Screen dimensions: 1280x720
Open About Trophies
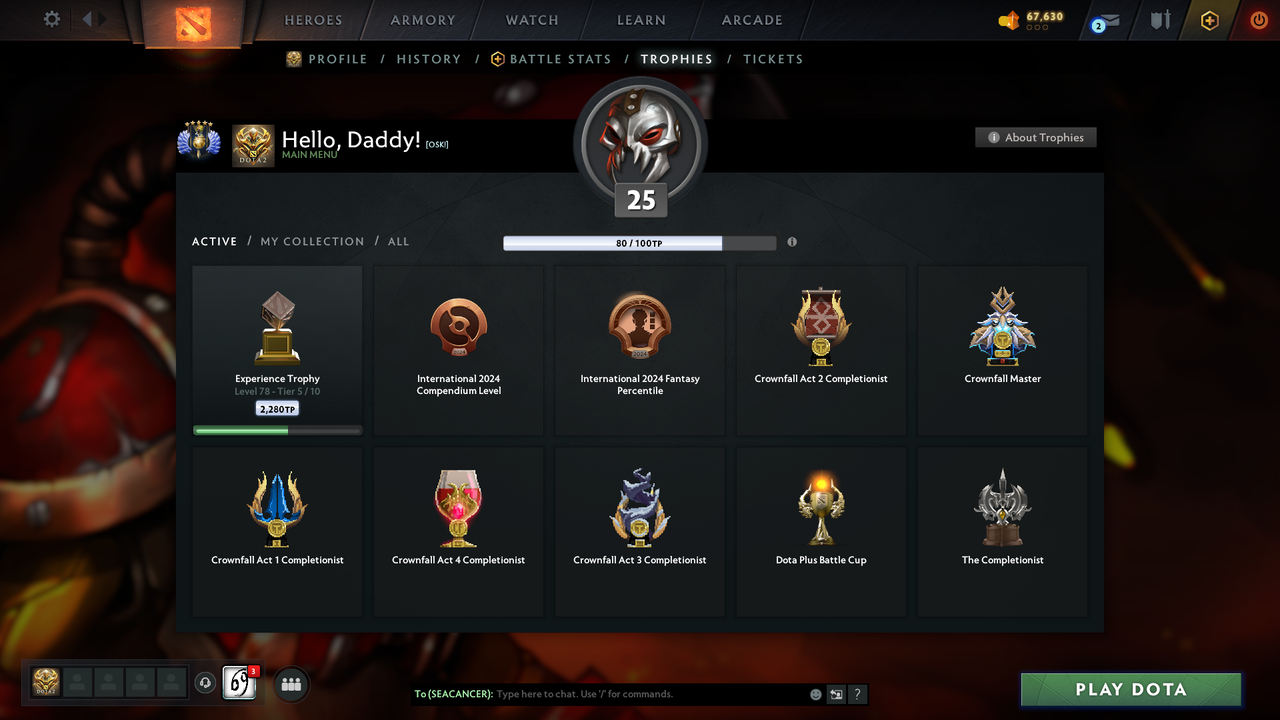click(1035, 137)
